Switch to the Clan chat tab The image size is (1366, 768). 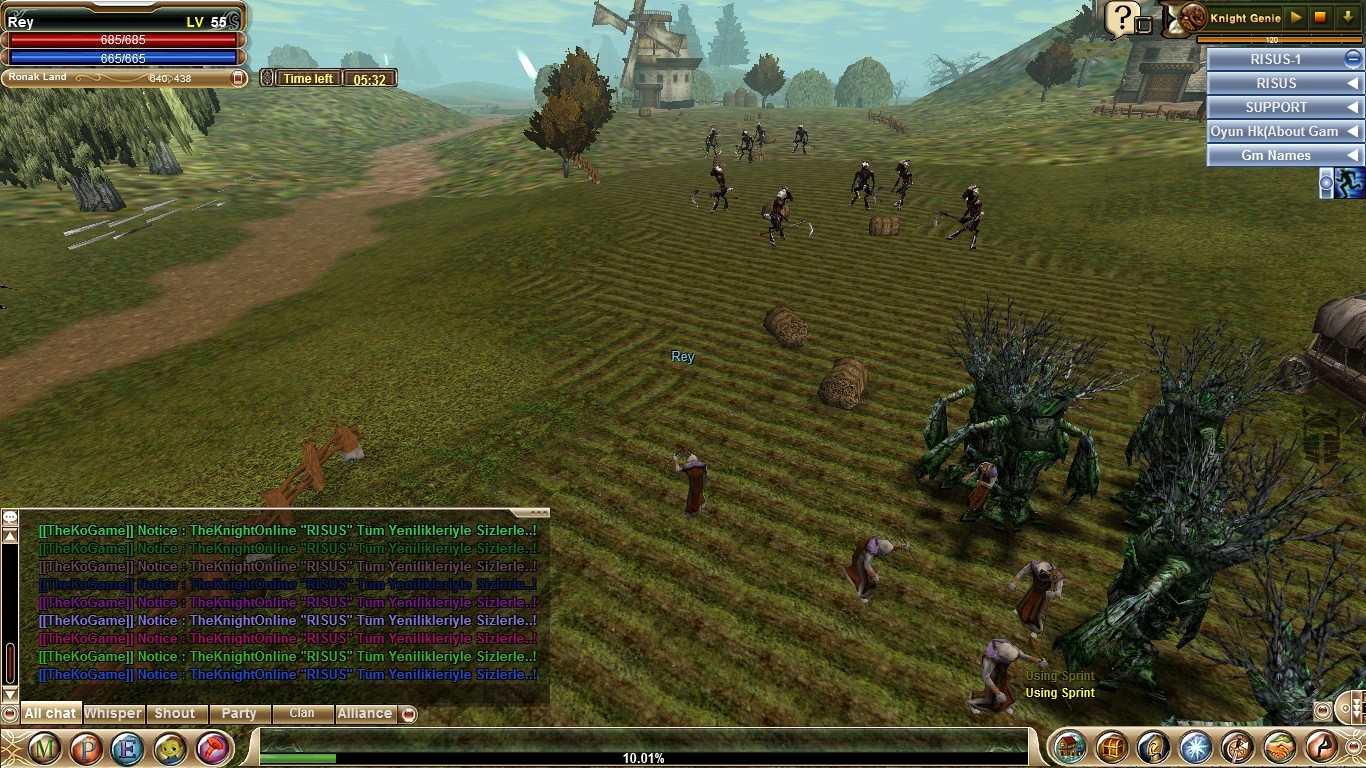pos(301,714)
